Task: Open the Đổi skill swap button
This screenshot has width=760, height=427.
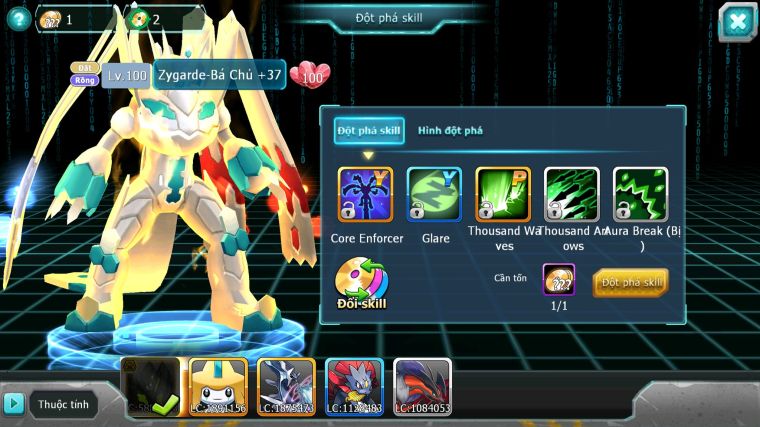Action: 361,284
